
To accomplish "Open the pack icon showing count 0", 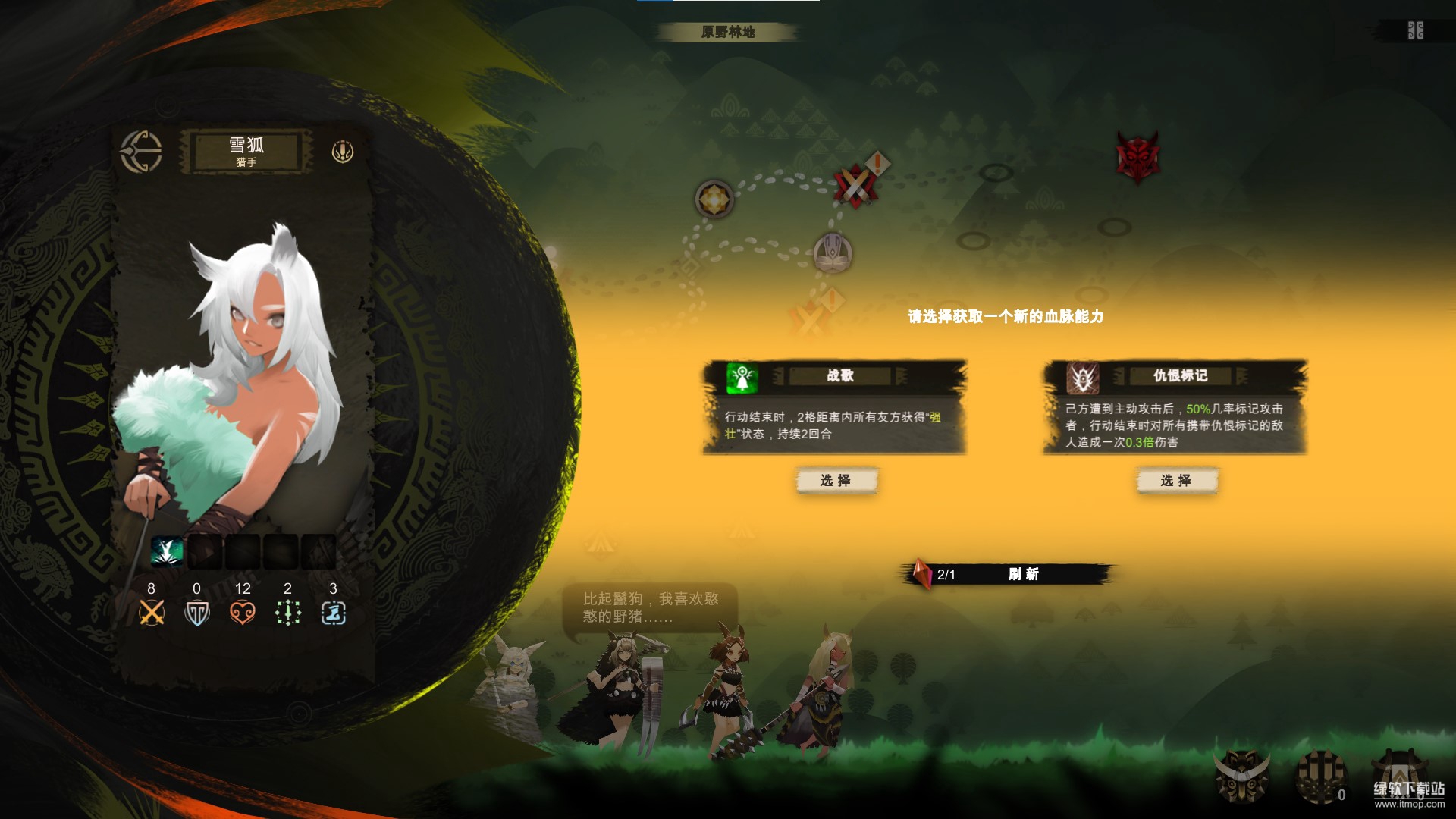I will (x=1321, y=777).
